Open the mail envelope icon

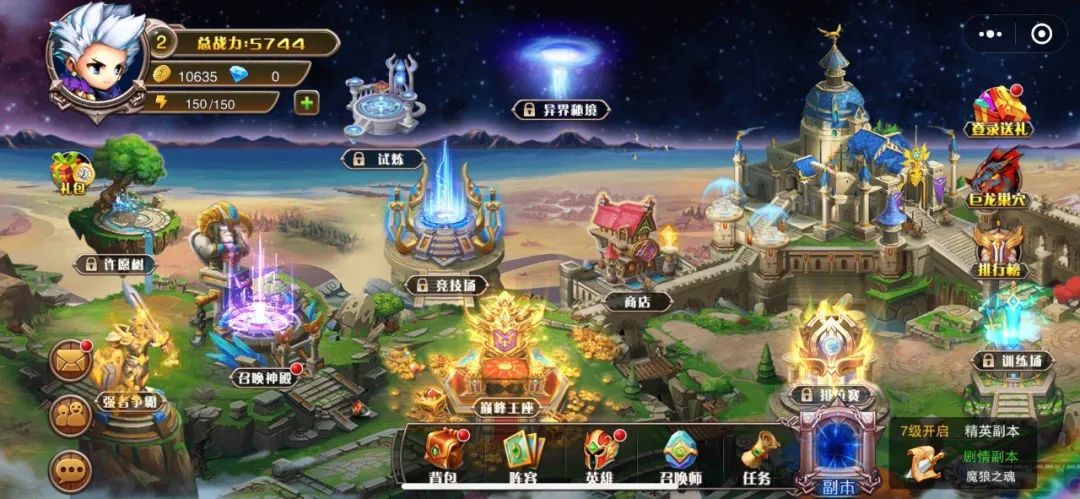72,361
